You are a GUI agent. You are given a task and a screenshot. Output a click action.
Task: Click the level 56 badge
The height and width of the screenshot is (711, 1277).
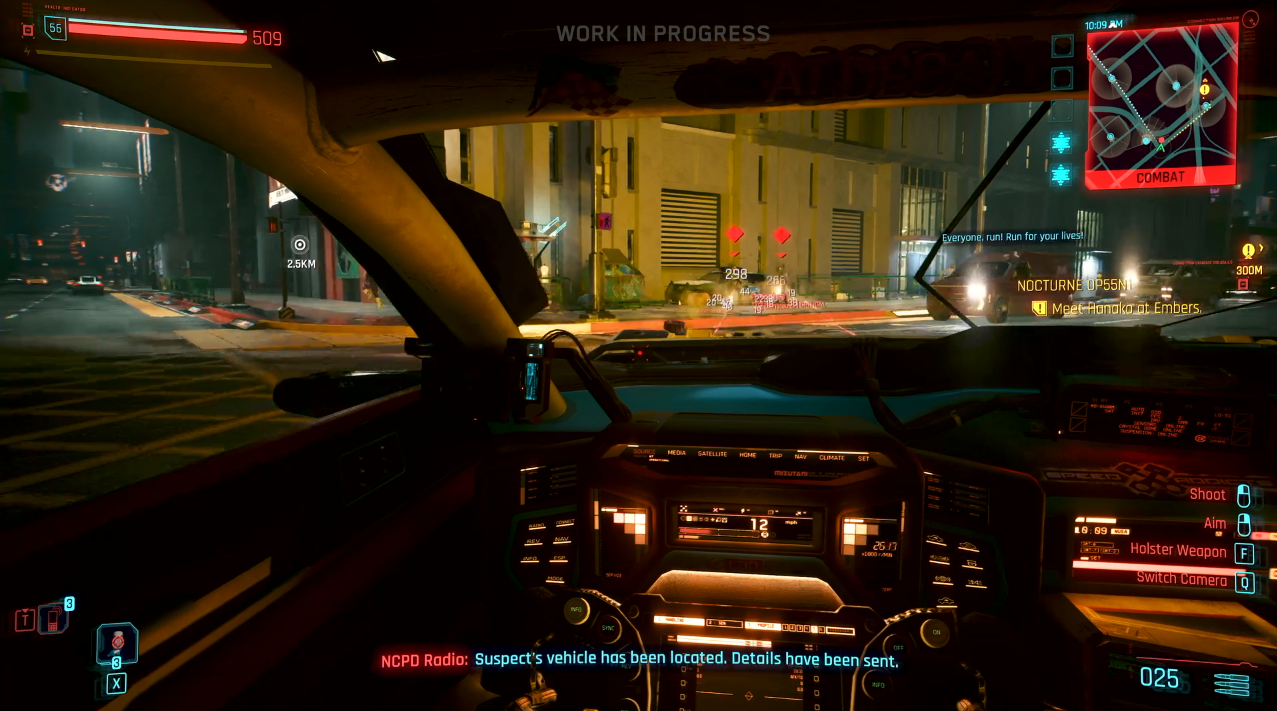54,28
